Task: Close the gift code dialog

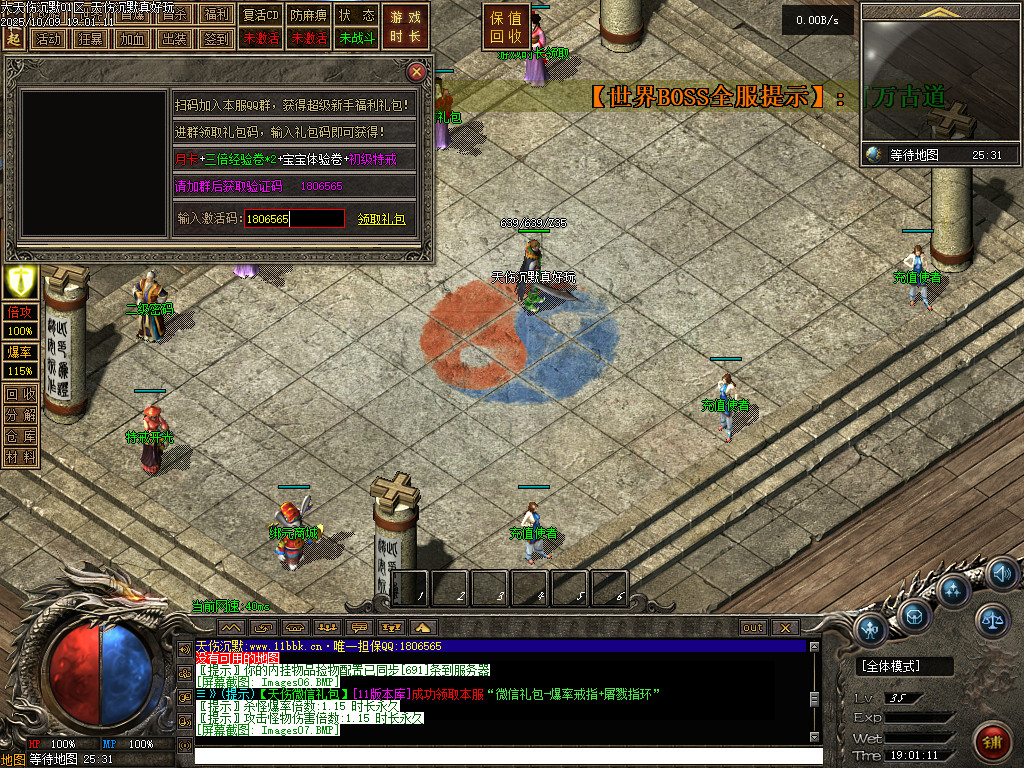Action: [417, 72]
